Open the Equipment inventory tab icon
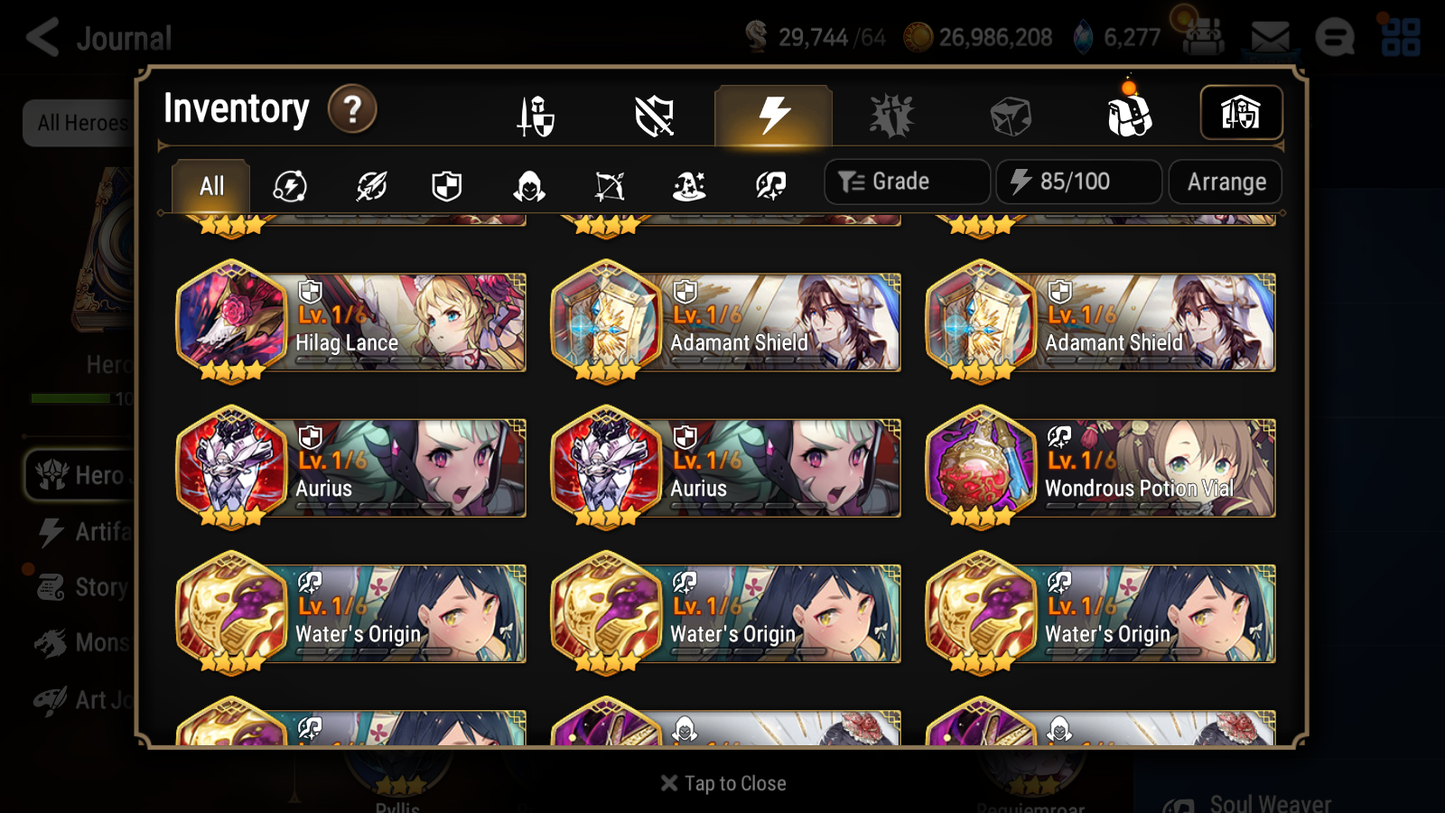The image size is (1445, 813). pyautogui.click(x=533, y=113)
